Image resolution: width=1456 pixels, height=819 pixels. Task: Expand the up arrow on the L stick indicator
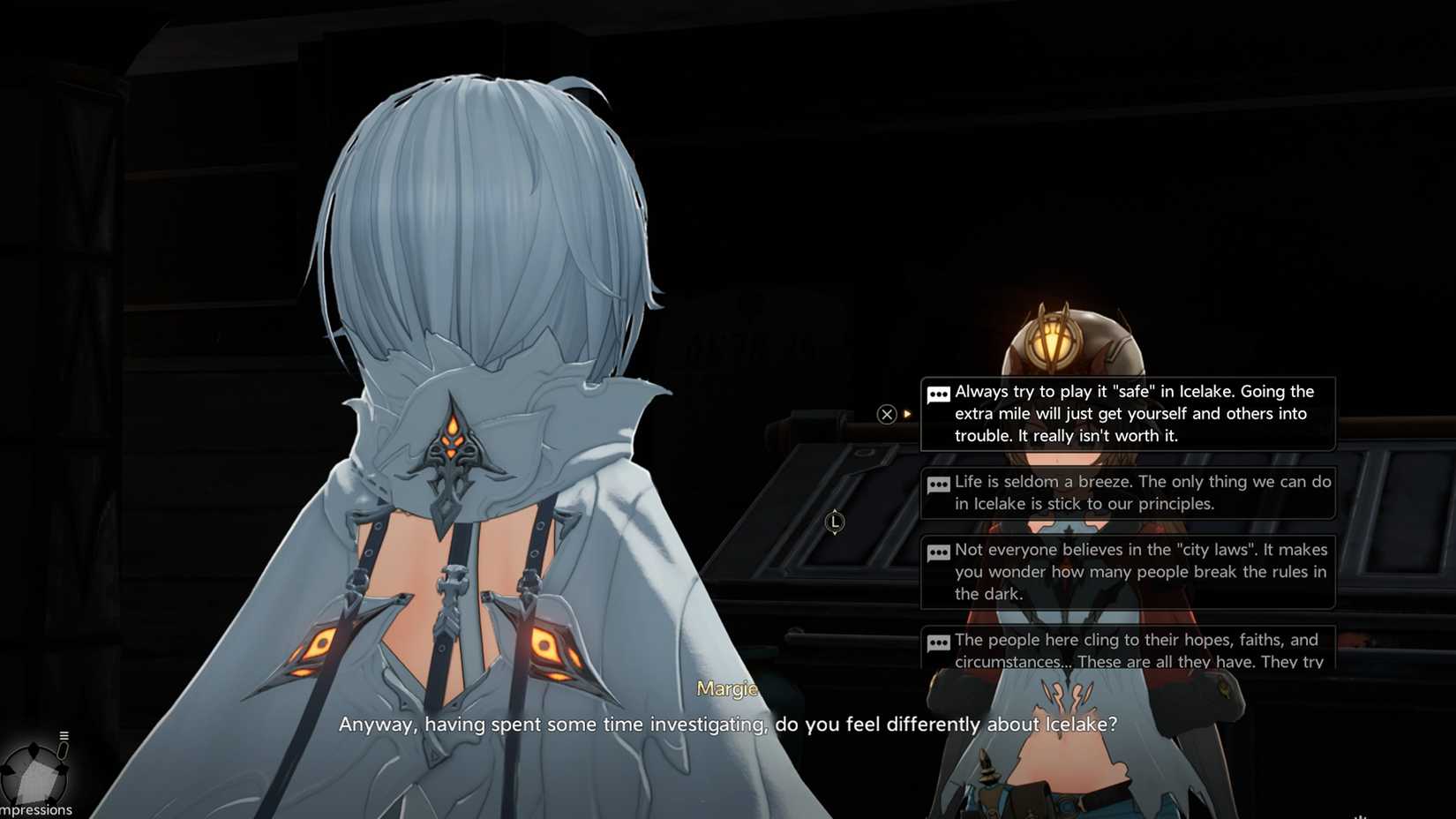tap(835, 511)
